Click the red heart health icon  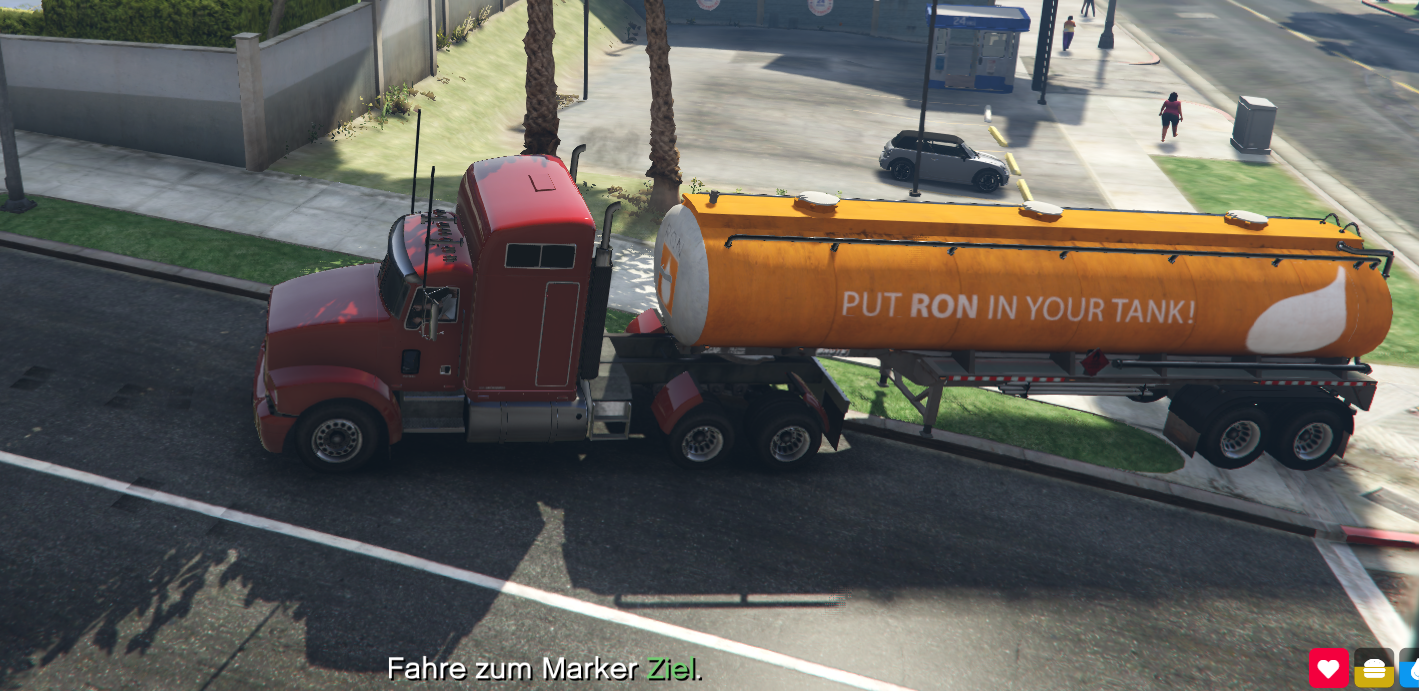click(x=1329, y=668)
